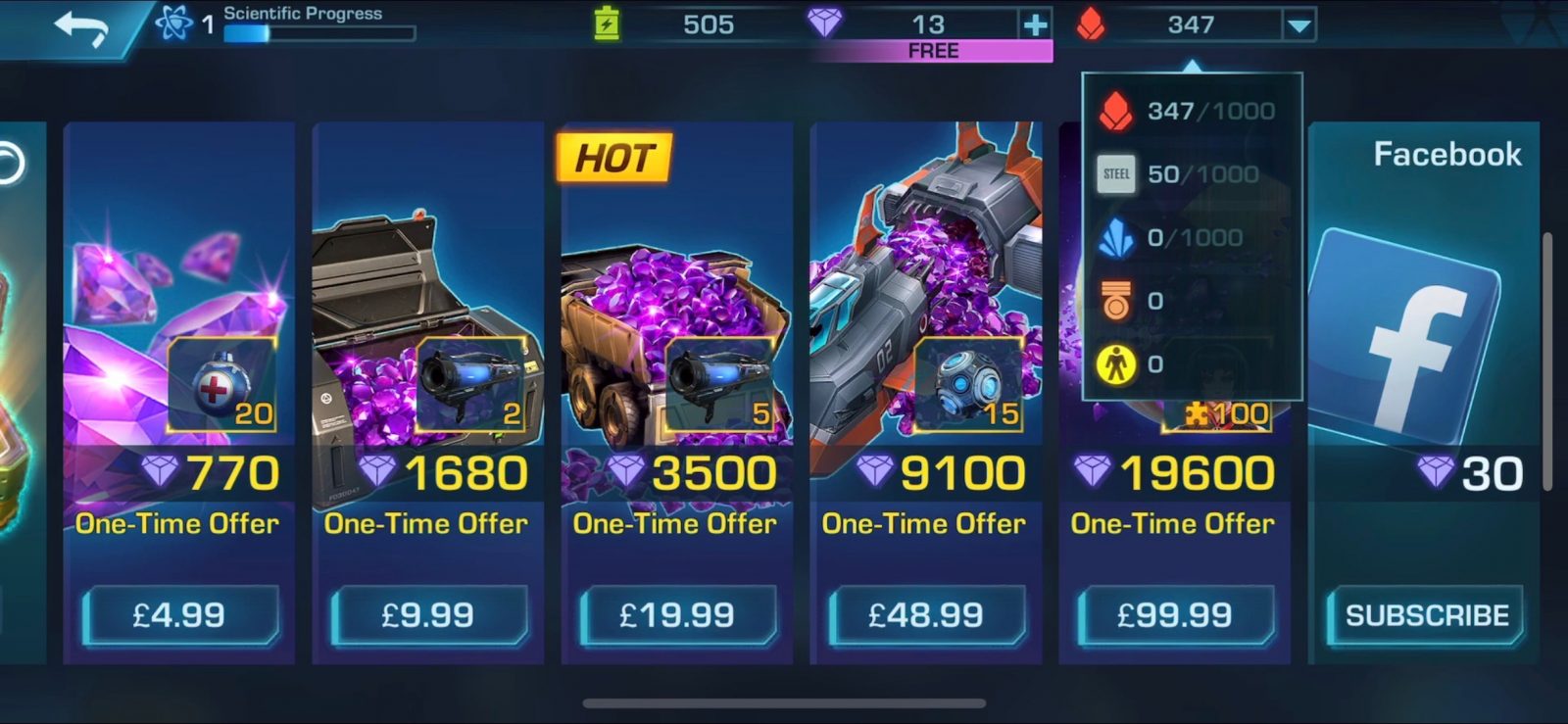This screenshot has height=724, width=1568.
Task: Add more crystals with plus button
Action: (1035, 24)
